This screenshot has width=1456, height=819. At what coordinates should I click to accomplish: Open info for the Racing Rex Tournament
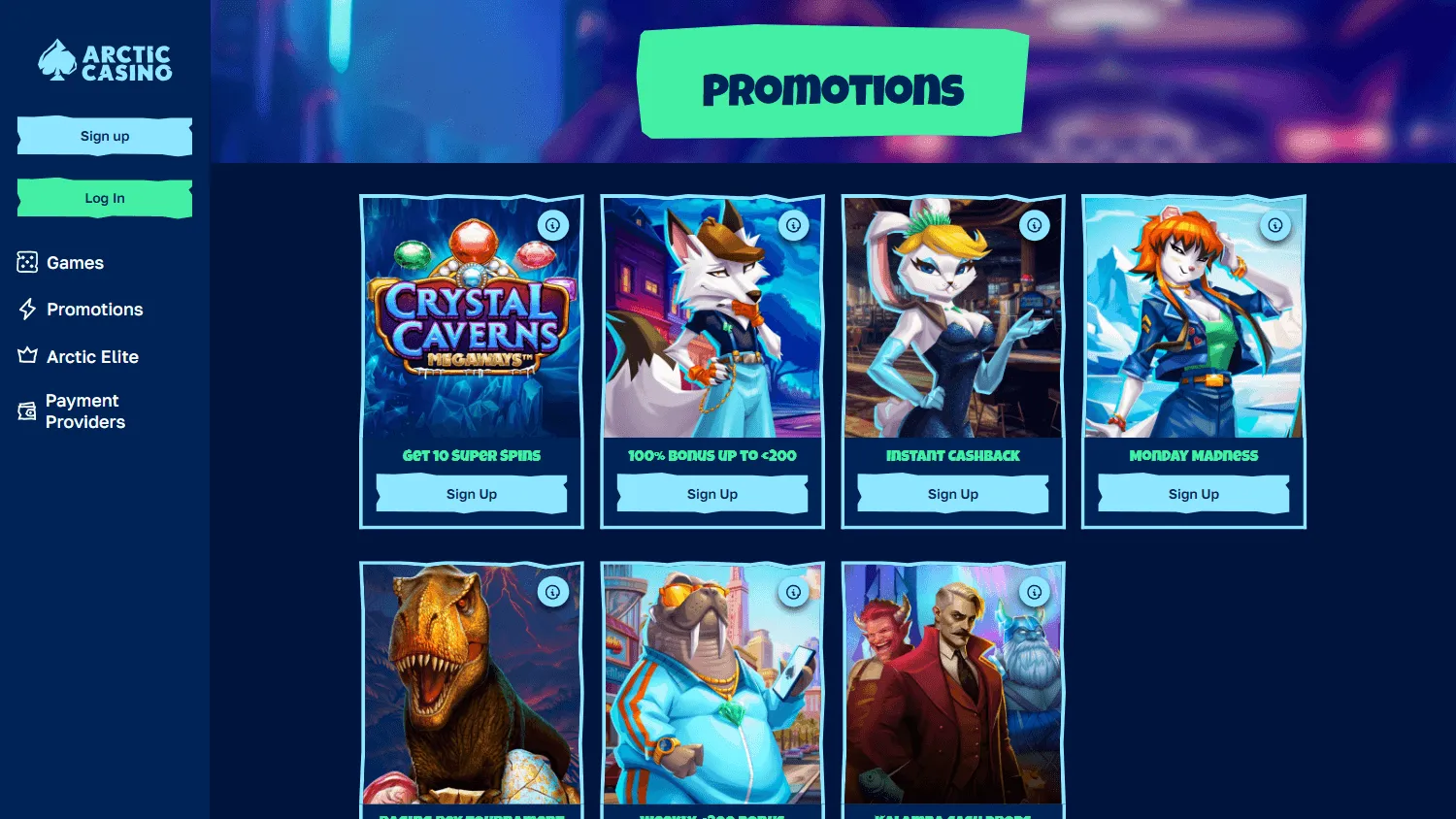pyautogui.click(x=553, y=591)
